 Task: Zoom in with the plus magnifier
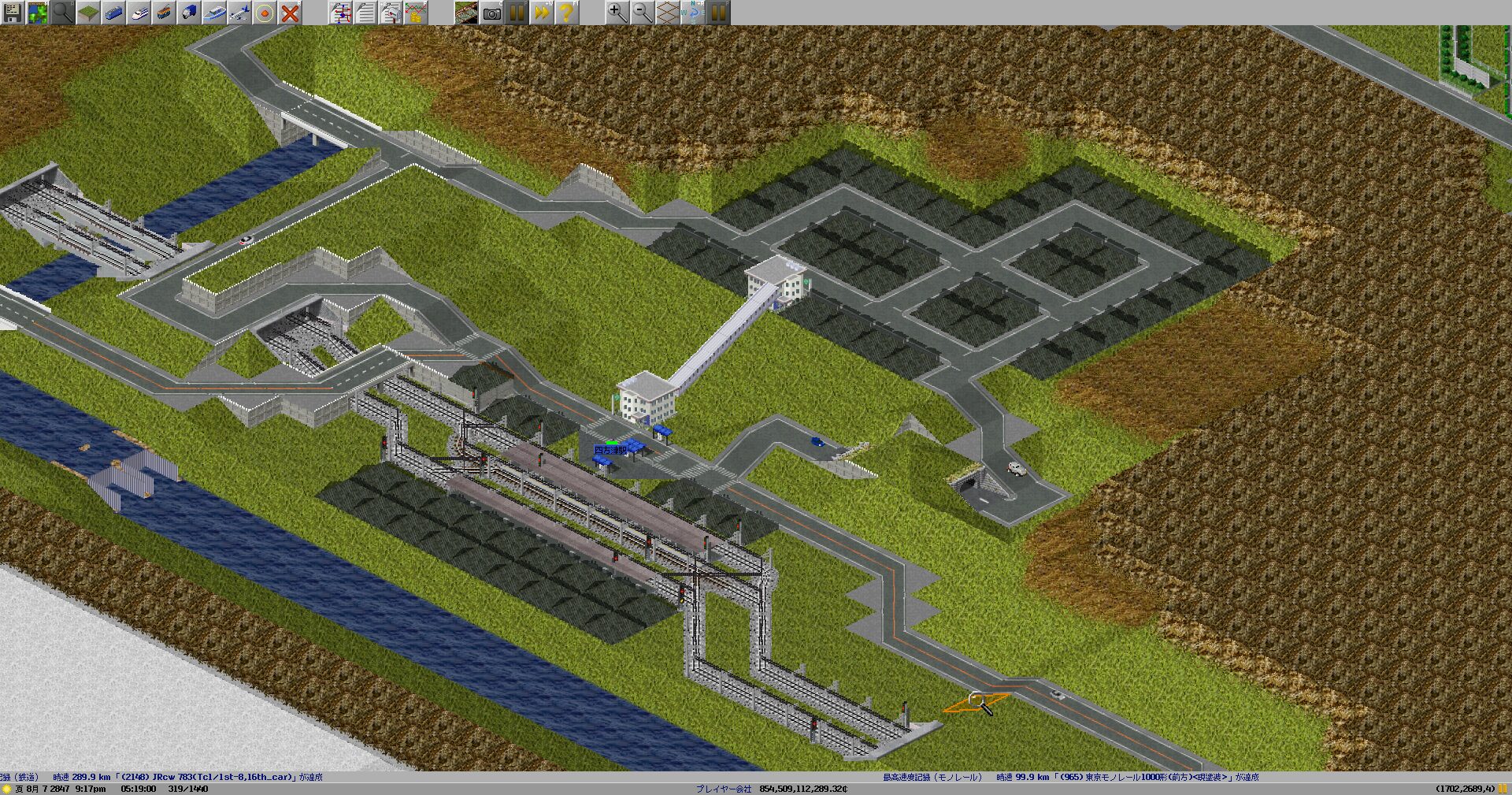click(x=617, y=12)
